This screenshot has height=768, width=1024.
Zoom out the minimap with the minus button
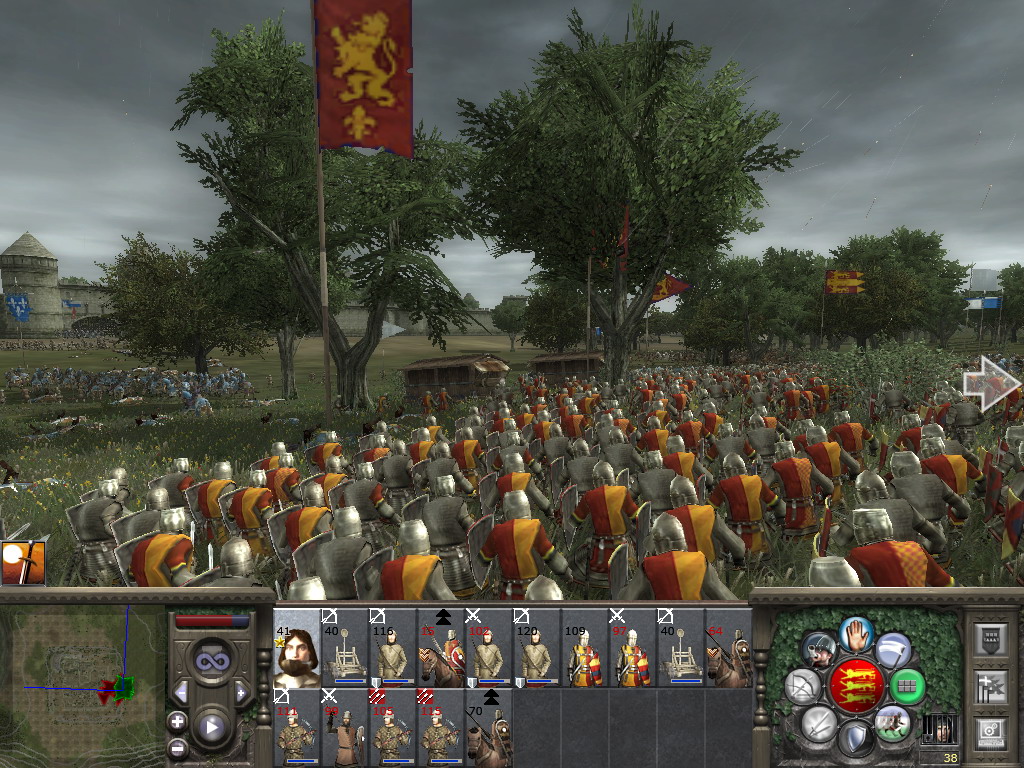pyautogui.click(x=177, y=747)
